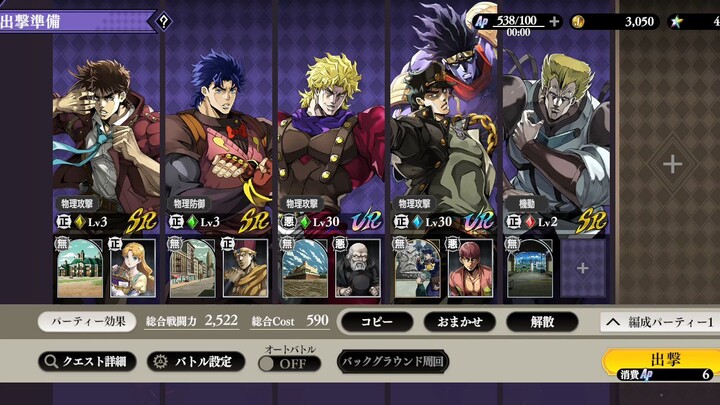Open the help question mark icon
Image resolution: width=720 pixels, height=405 pixels.
tap(163, 20)
